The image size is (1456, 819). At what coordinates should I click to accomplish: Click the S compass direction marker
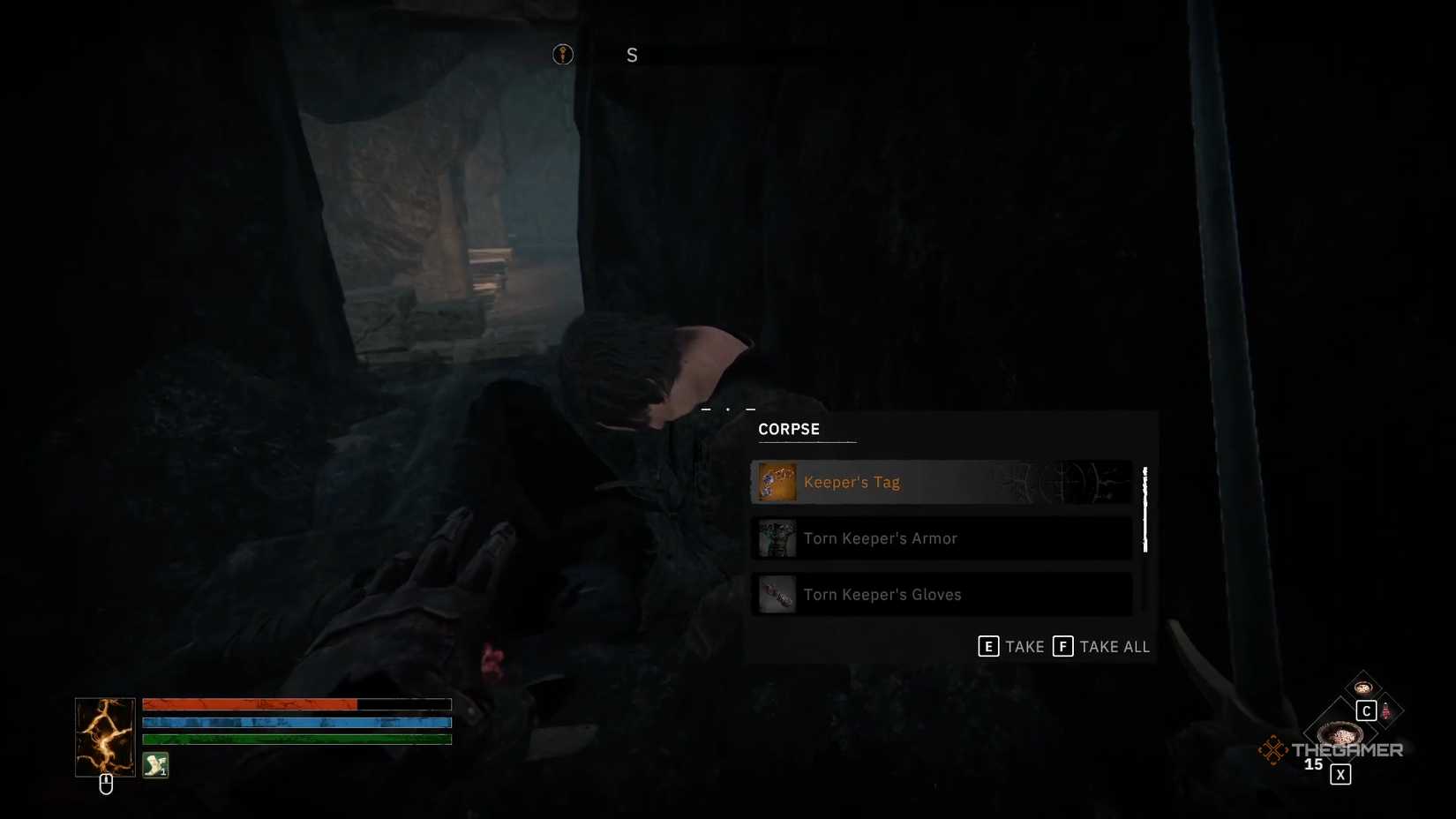[632, 55]
